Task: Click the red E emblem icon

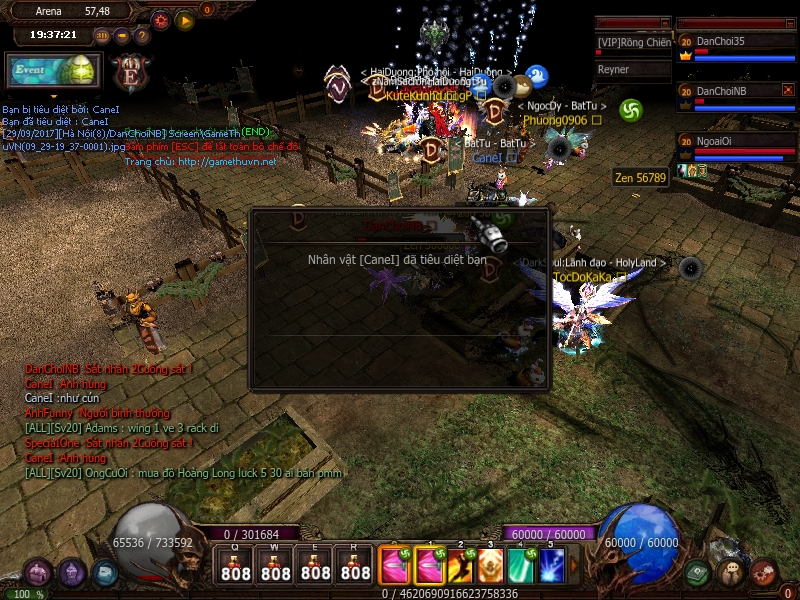Action: [130, 74]
